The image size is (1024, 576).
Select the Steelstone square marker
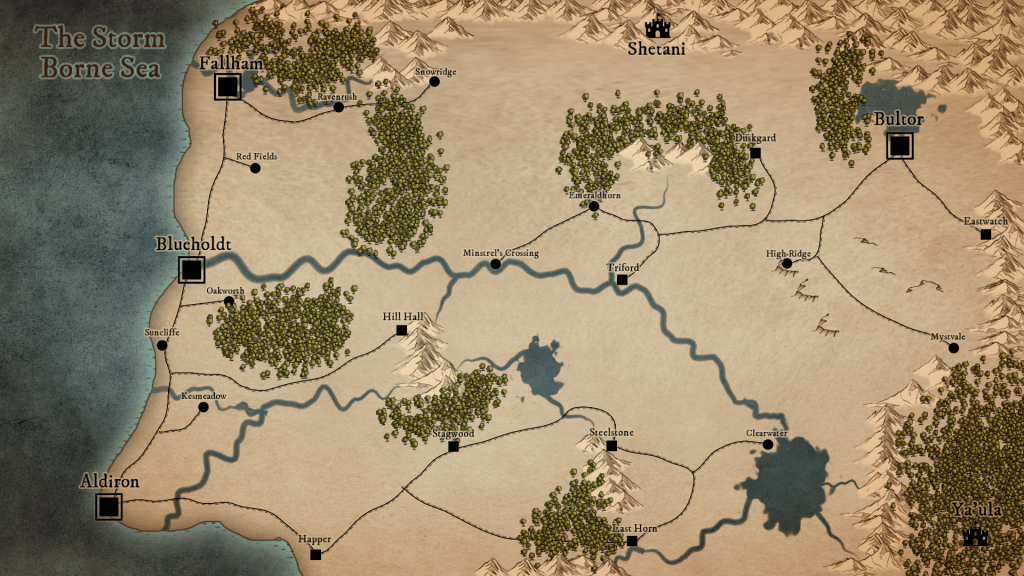click(610, 444)
